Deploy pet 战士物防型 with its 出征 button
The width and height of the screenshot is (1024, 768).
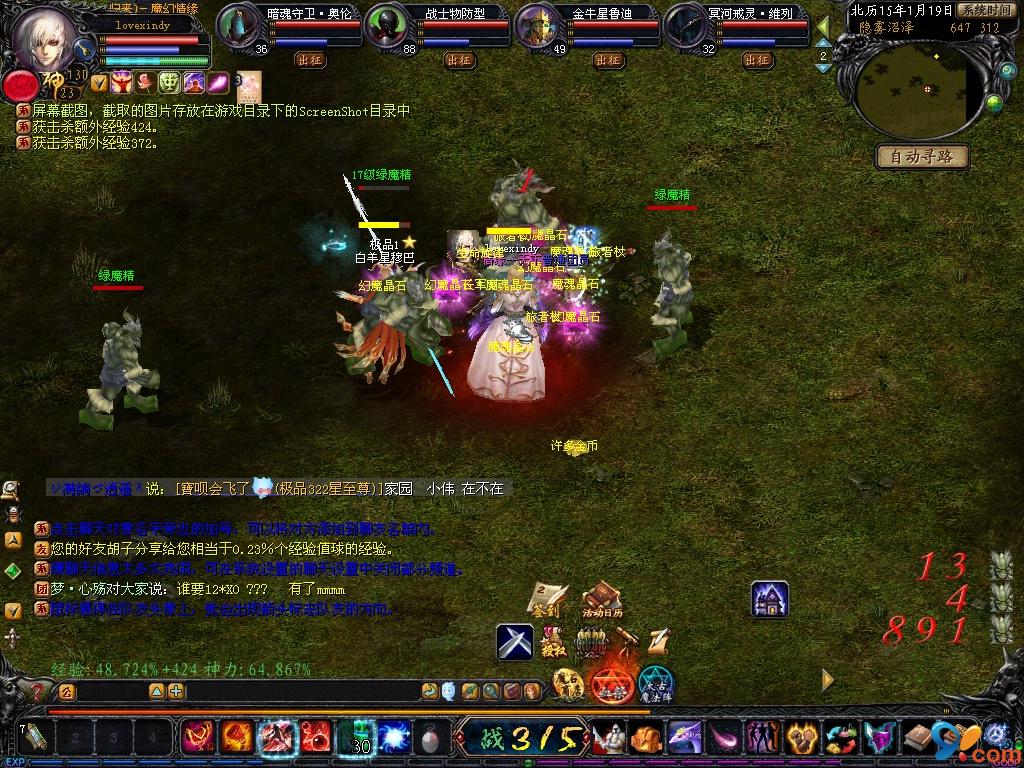[459, 60]
